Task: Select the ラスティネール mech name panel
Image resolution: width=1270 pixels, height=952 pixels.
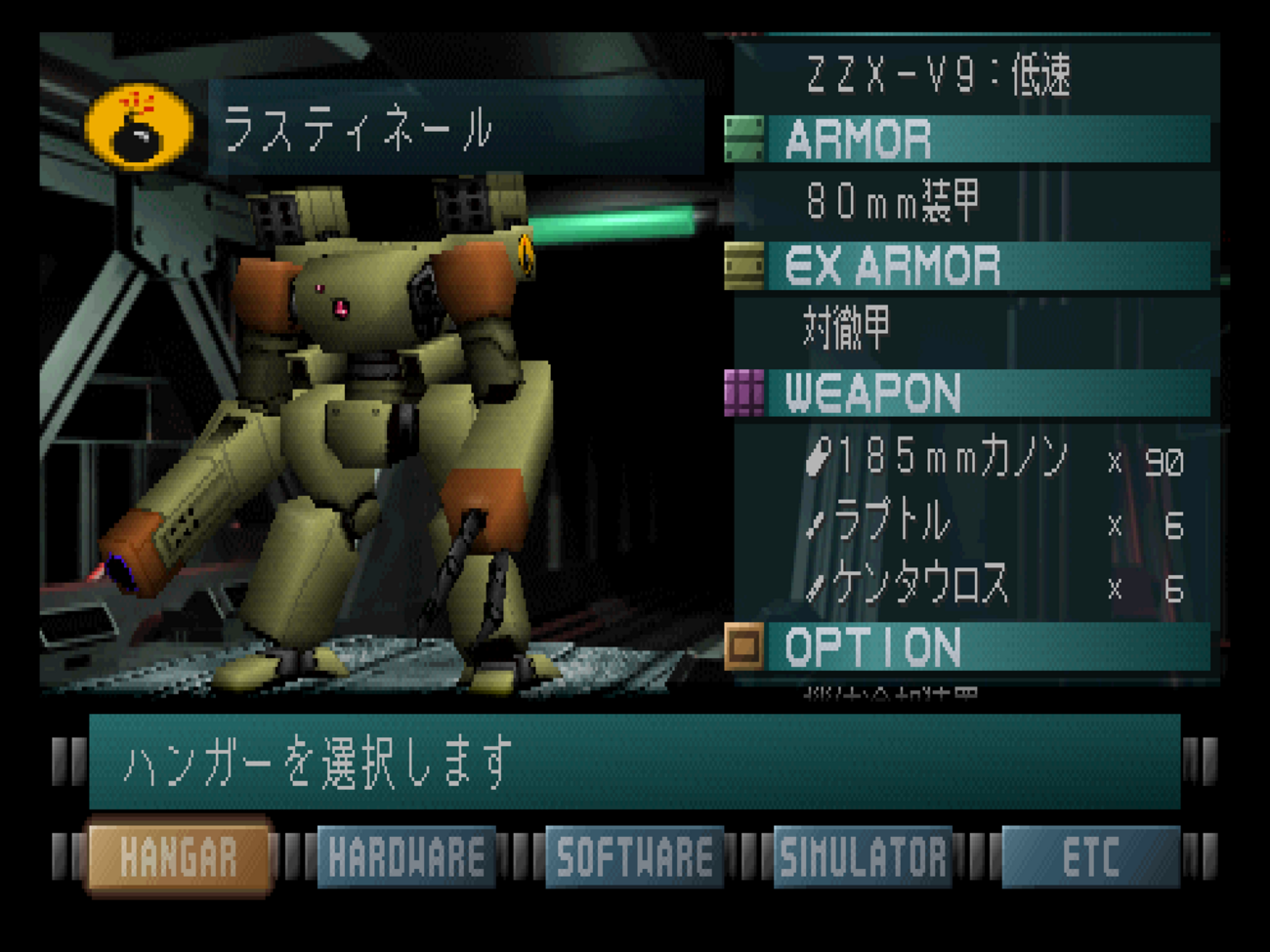Action: (454, 128)
